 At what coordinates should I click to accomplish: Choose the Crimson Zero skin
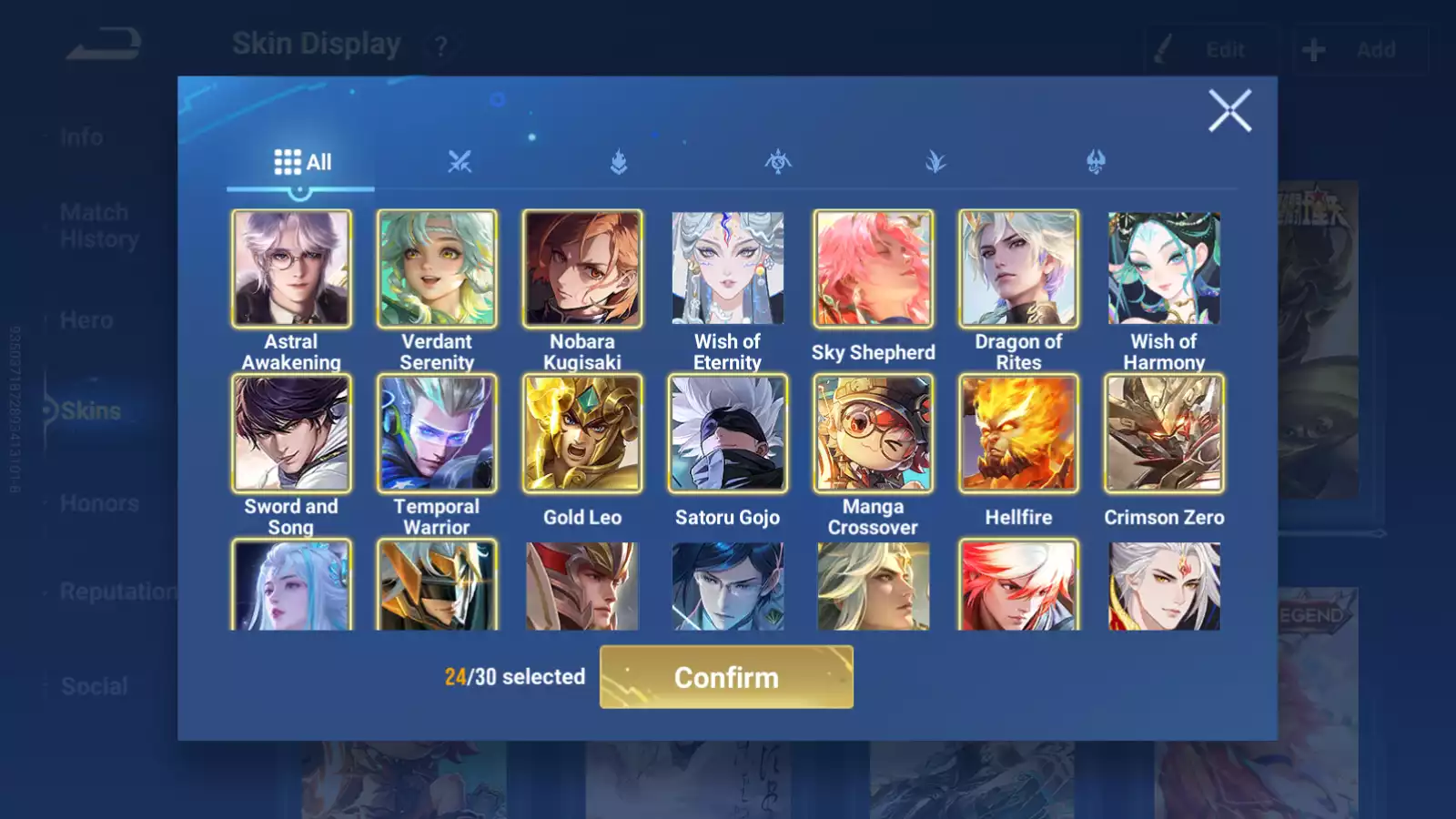(x=1164, y=433)
